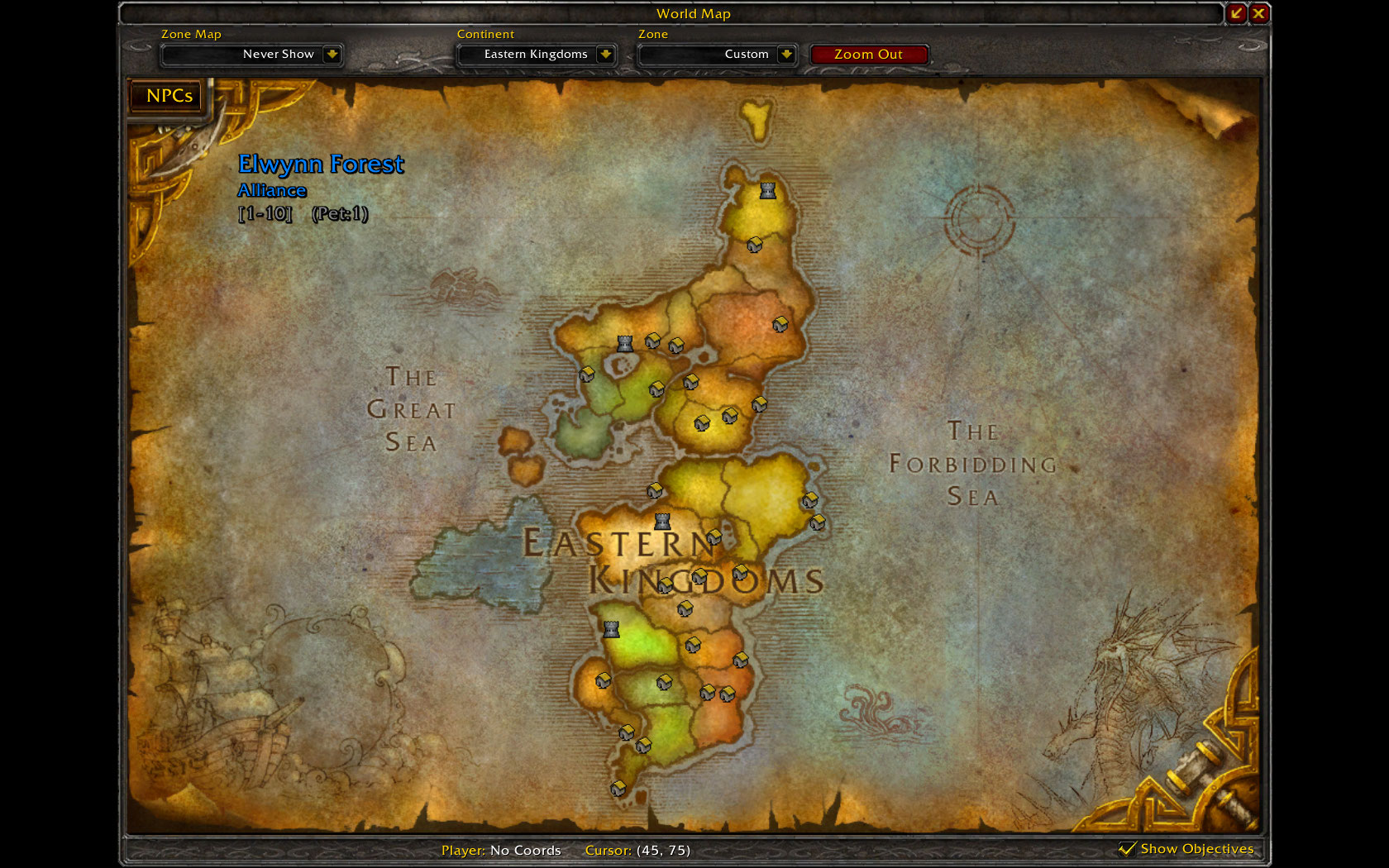Viewport: 1389px width, 868px height.
Task: Open the Continent dropdown showing Eastern Kingdoms
Action: coord(606,55)
